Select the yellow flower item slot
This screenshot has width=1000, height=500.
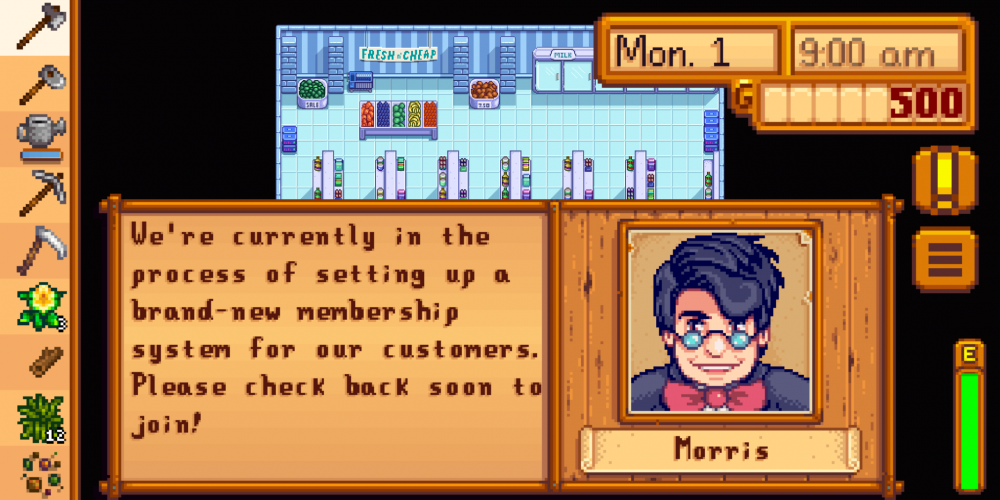click(38, 306)
